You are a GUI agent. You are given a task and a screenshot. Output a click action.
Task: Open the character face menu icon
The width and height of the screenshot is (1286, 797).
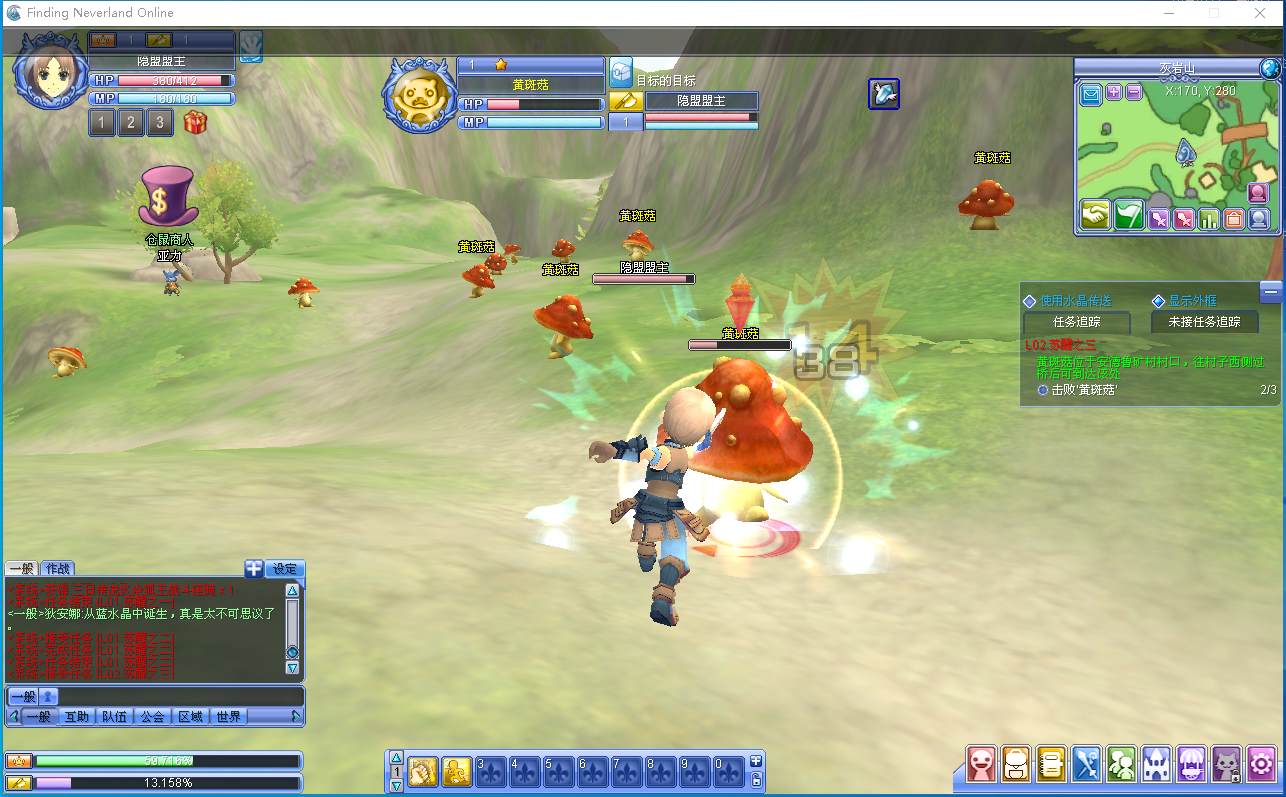(983, 764)
